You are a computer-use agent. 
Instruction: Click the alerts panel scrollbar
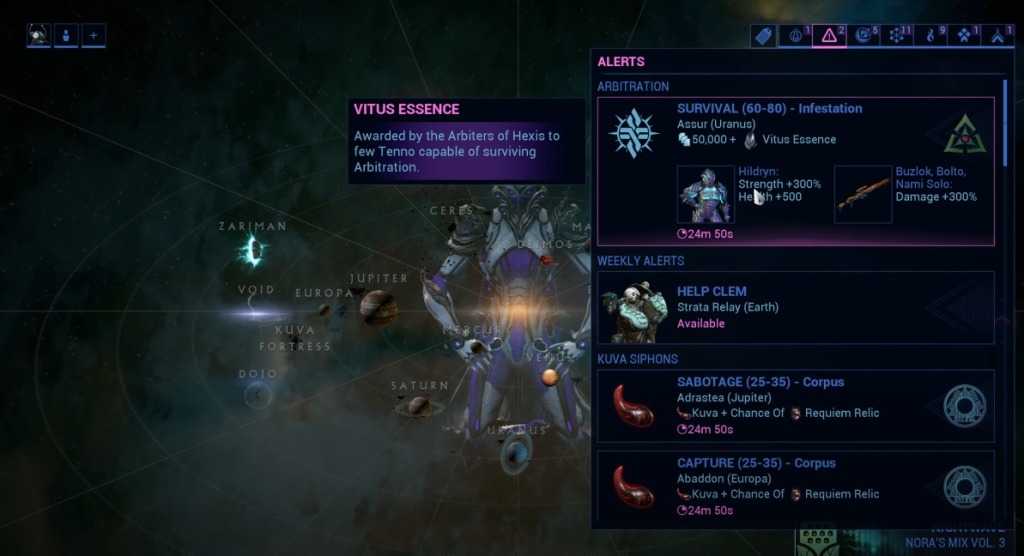pyautogui.click(x=1005, y=120)
